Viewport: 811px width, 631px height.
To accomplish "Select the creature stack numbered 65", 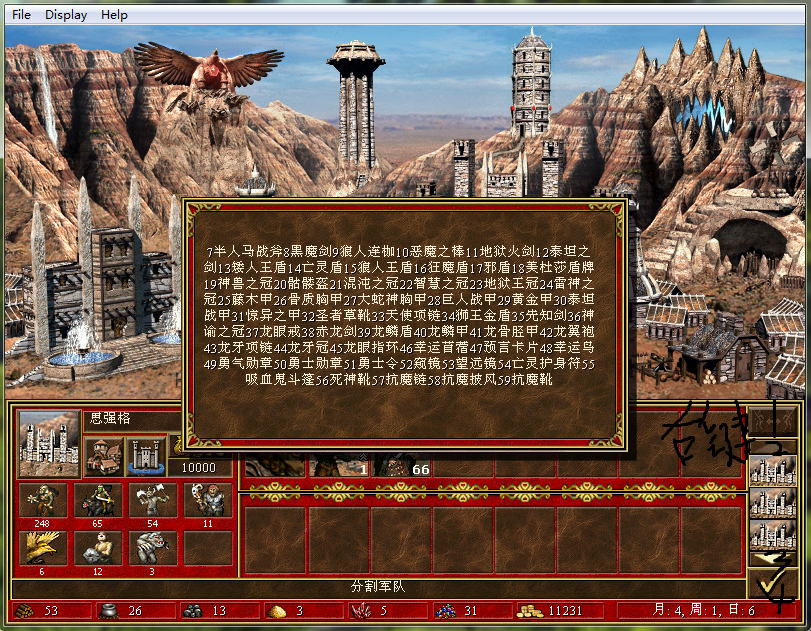I will 98,501.
